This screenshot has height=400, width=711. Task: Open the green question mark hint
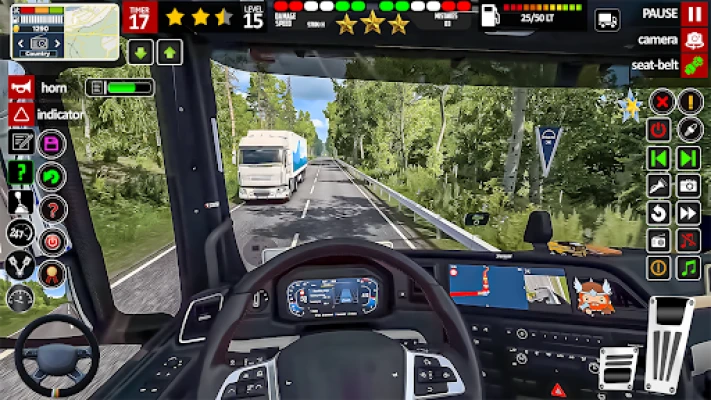(x=20, y=172)
